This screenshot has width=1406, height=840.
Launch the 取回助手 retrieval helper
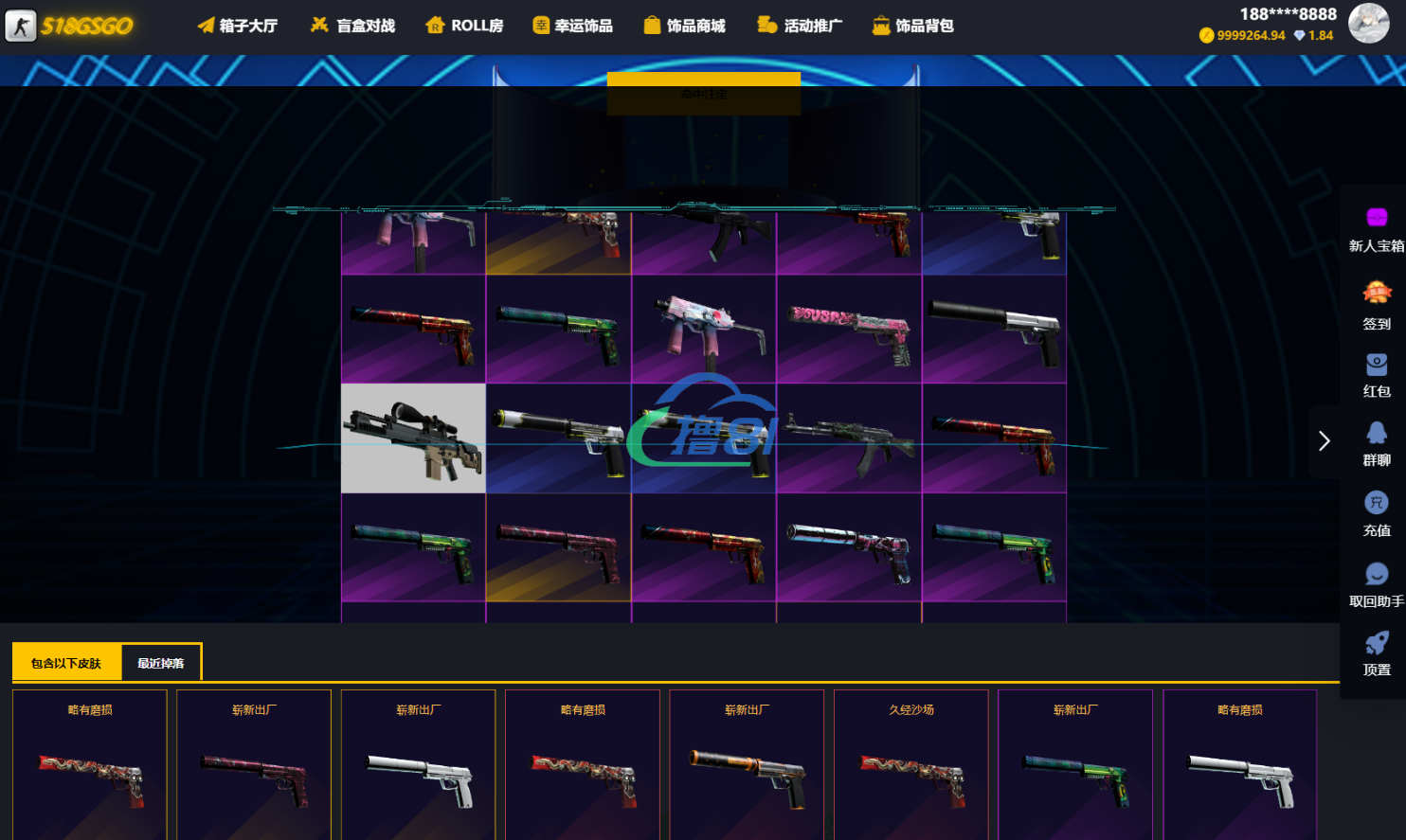pyautogui.click(x=1377, y=584)
